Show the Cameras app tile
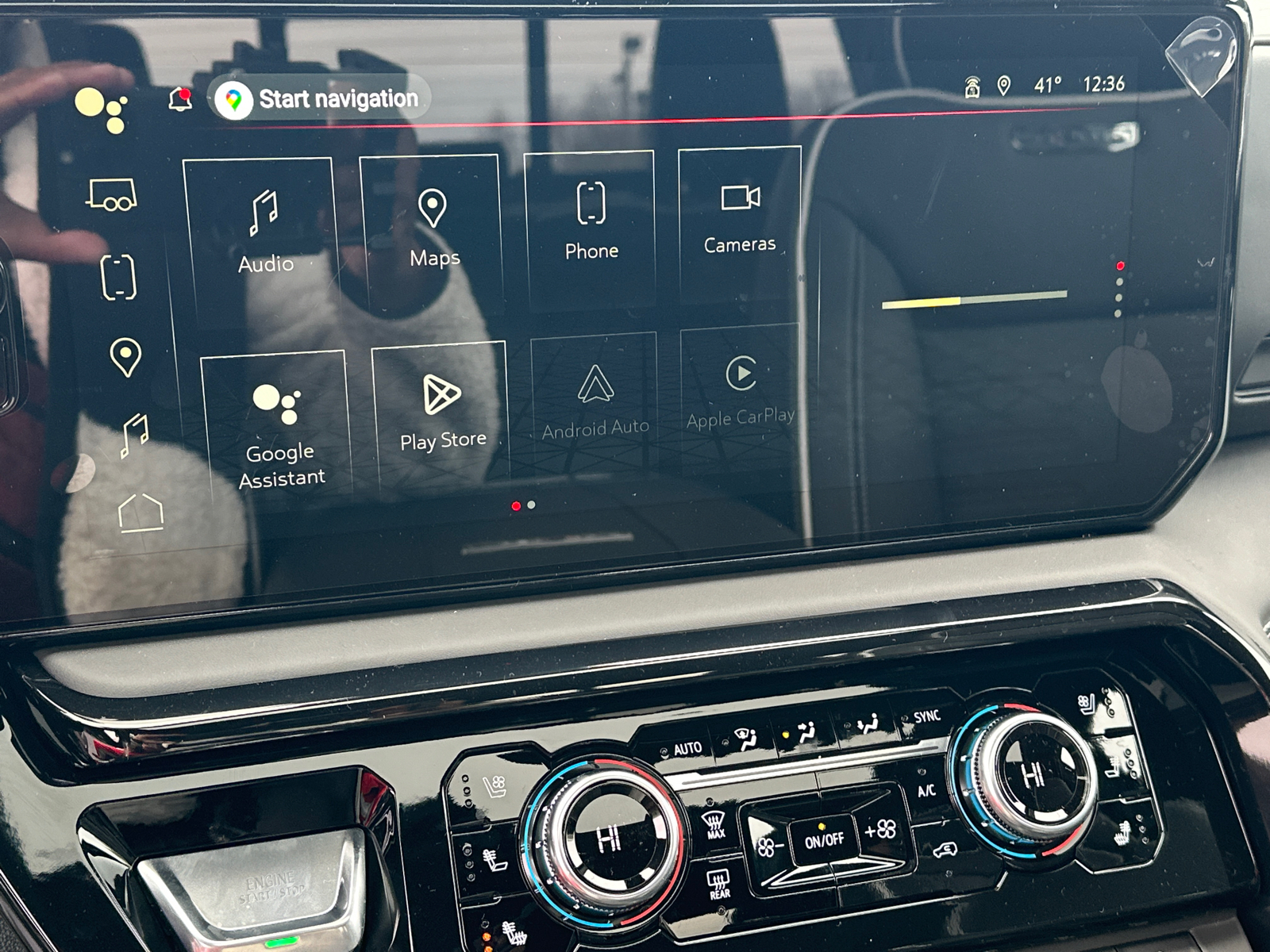 (740, 217)
